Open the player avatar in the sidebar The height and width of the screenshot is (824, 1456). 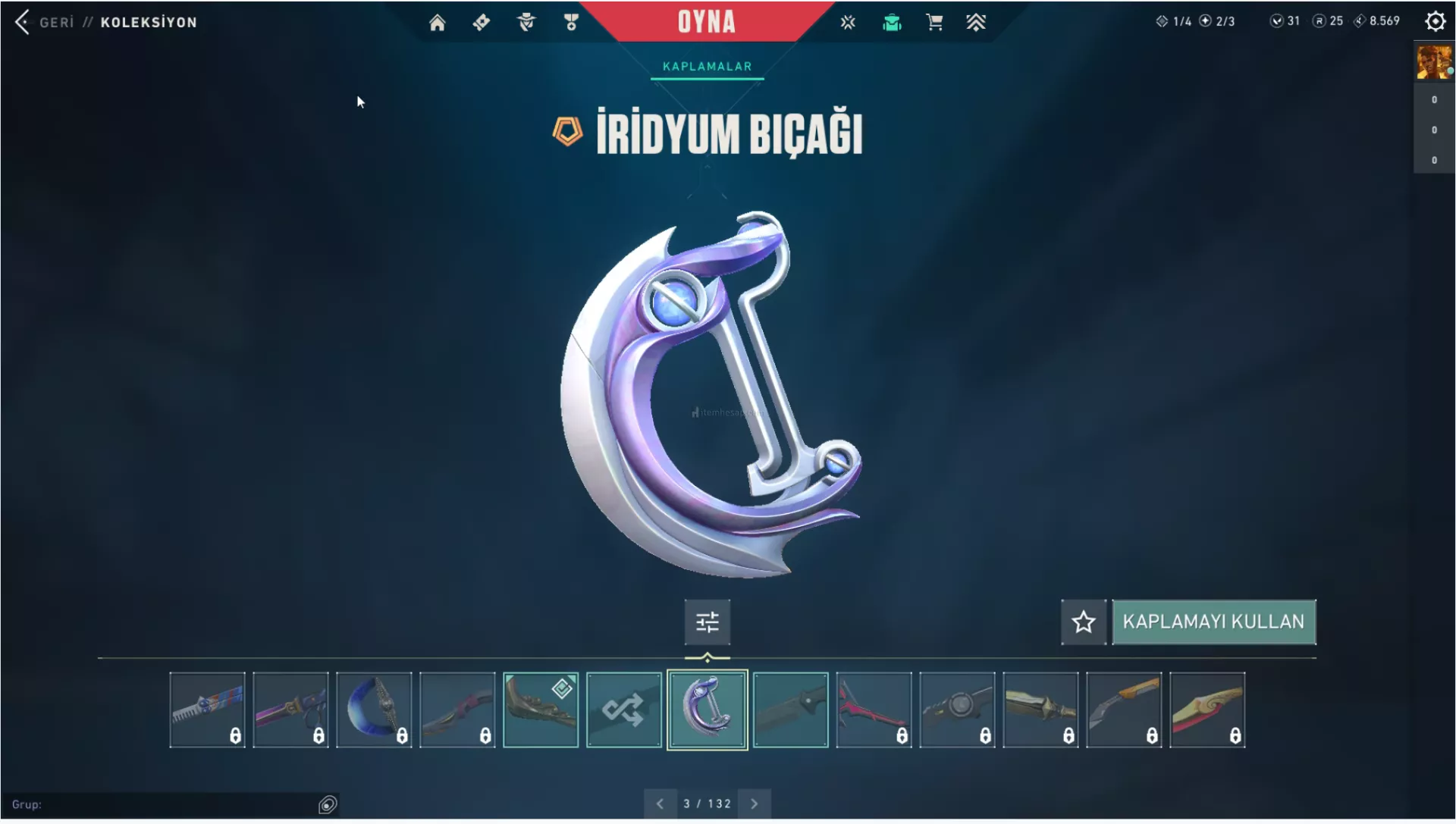click(1433, 62)
